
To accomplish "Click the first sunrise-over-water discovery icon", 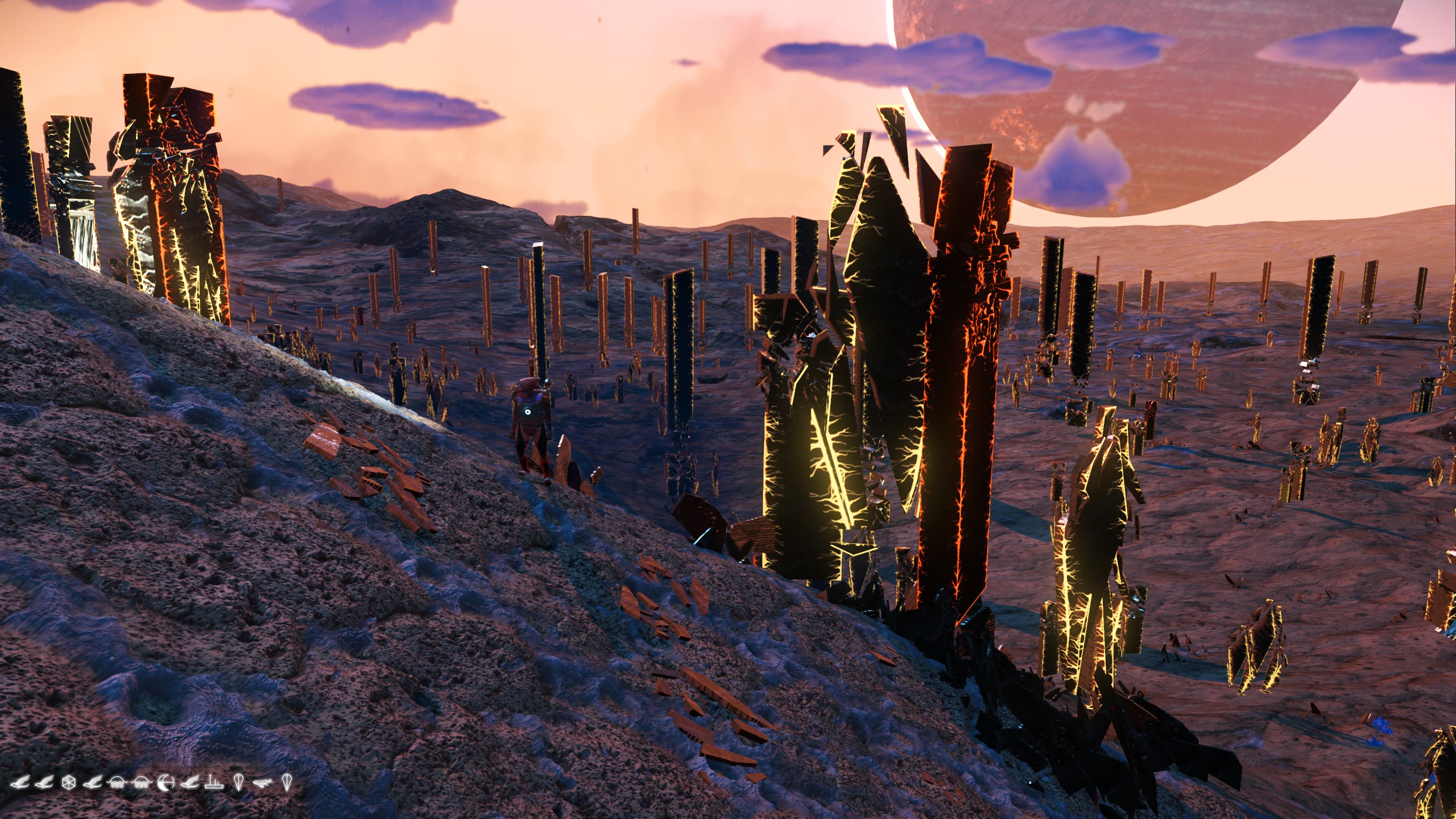I will 118,781.
